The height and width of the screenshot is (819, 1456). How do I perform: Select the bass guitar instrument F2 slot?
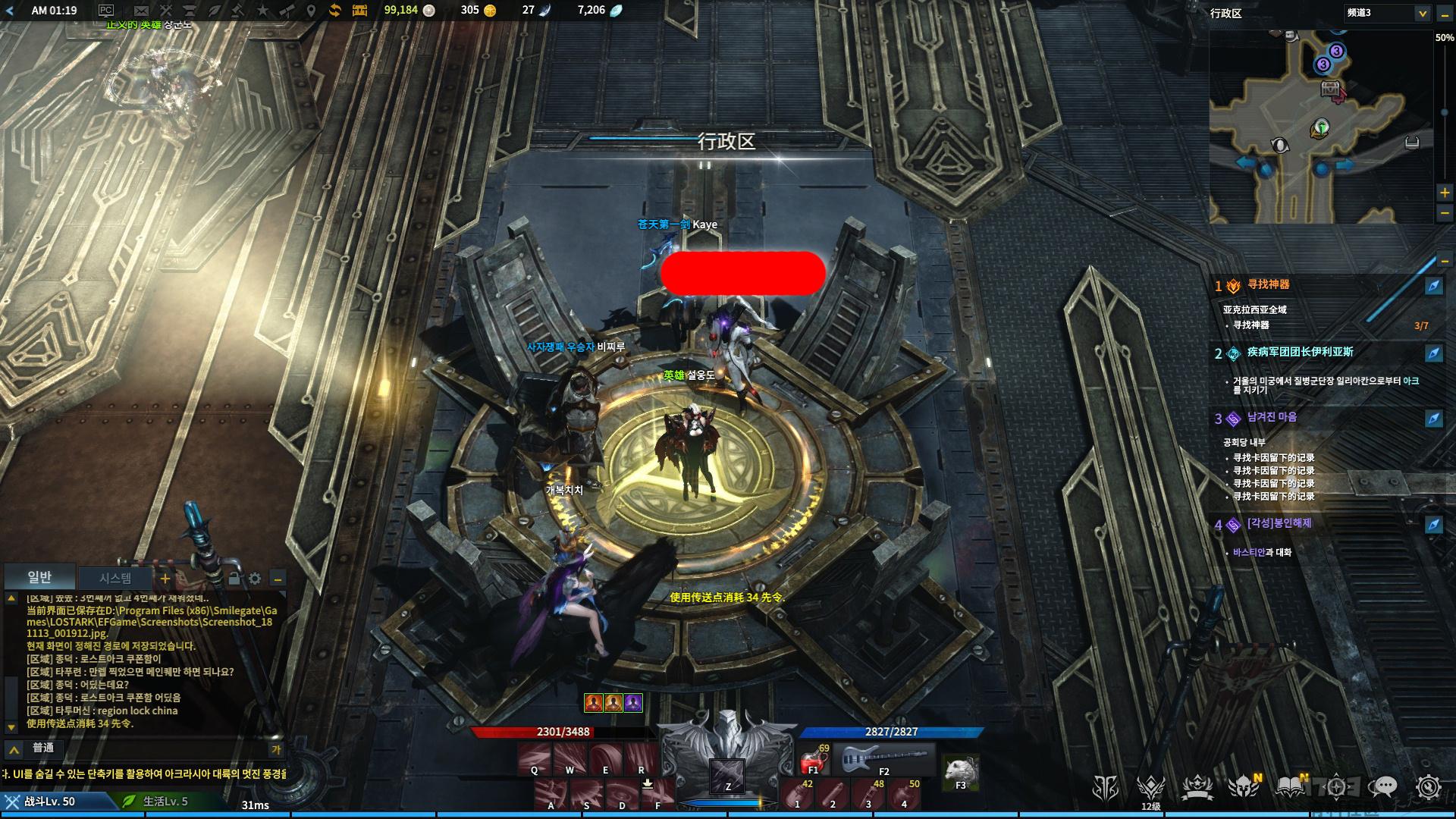(883, 759)
